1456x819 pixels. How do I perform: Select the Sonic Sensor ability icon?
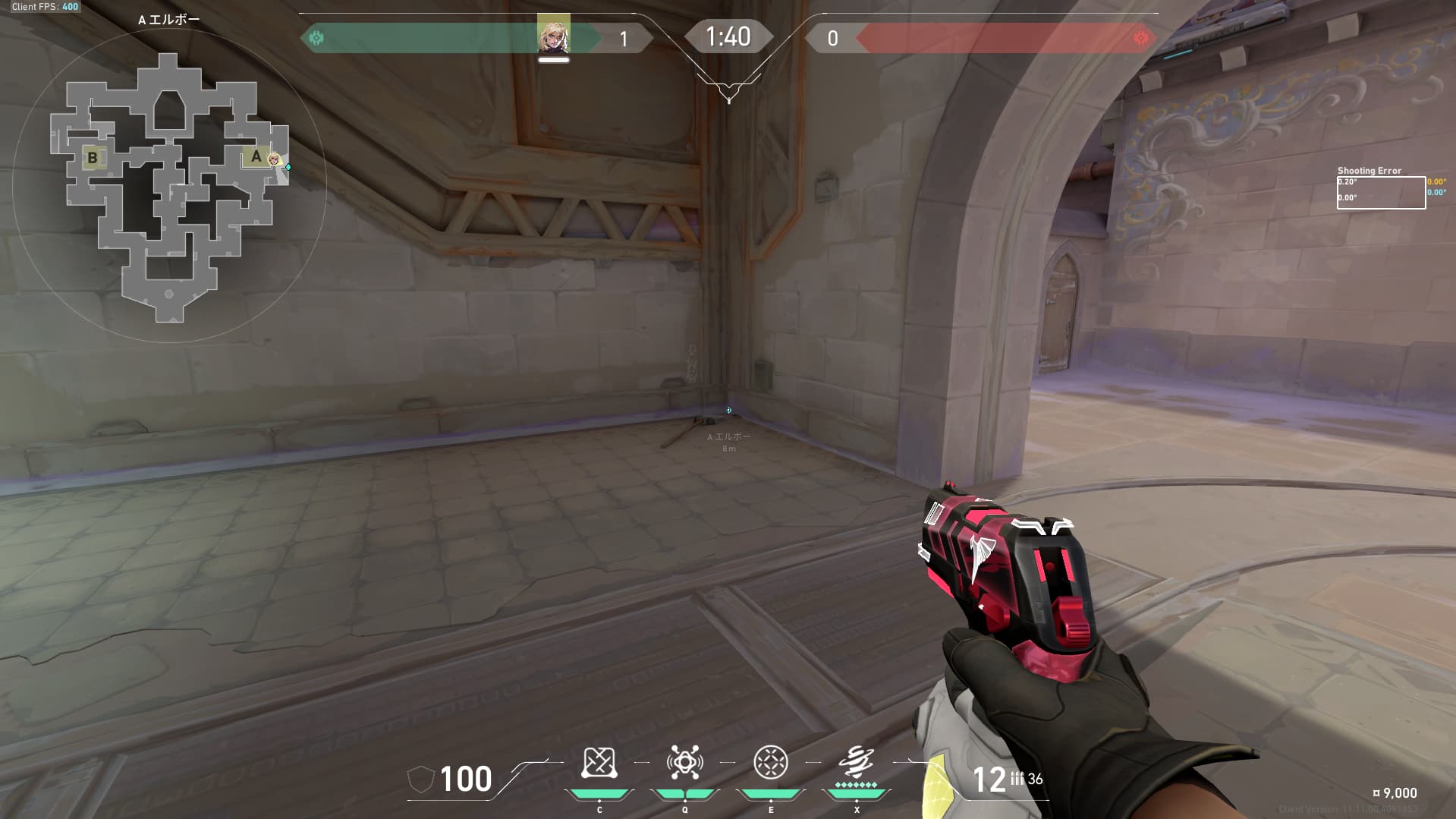[684, 763]
